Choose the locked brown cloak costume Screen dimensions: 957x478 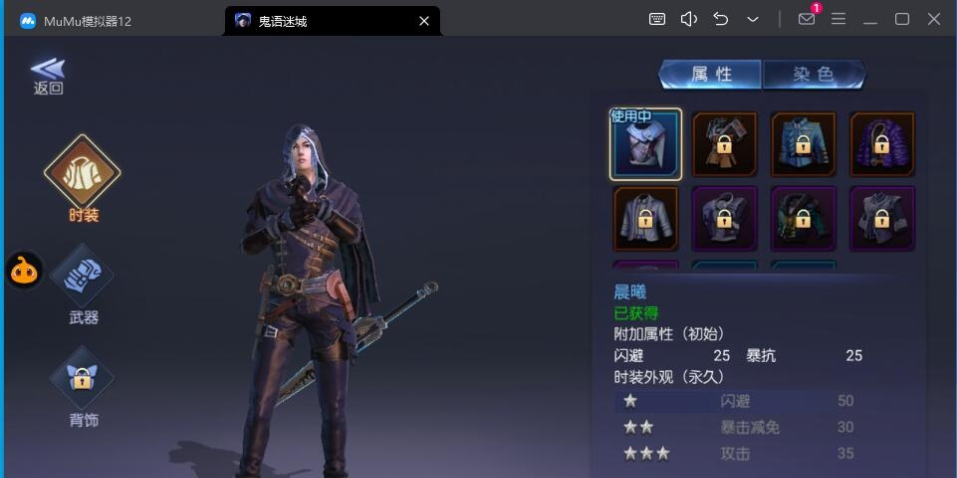point(725,144)
